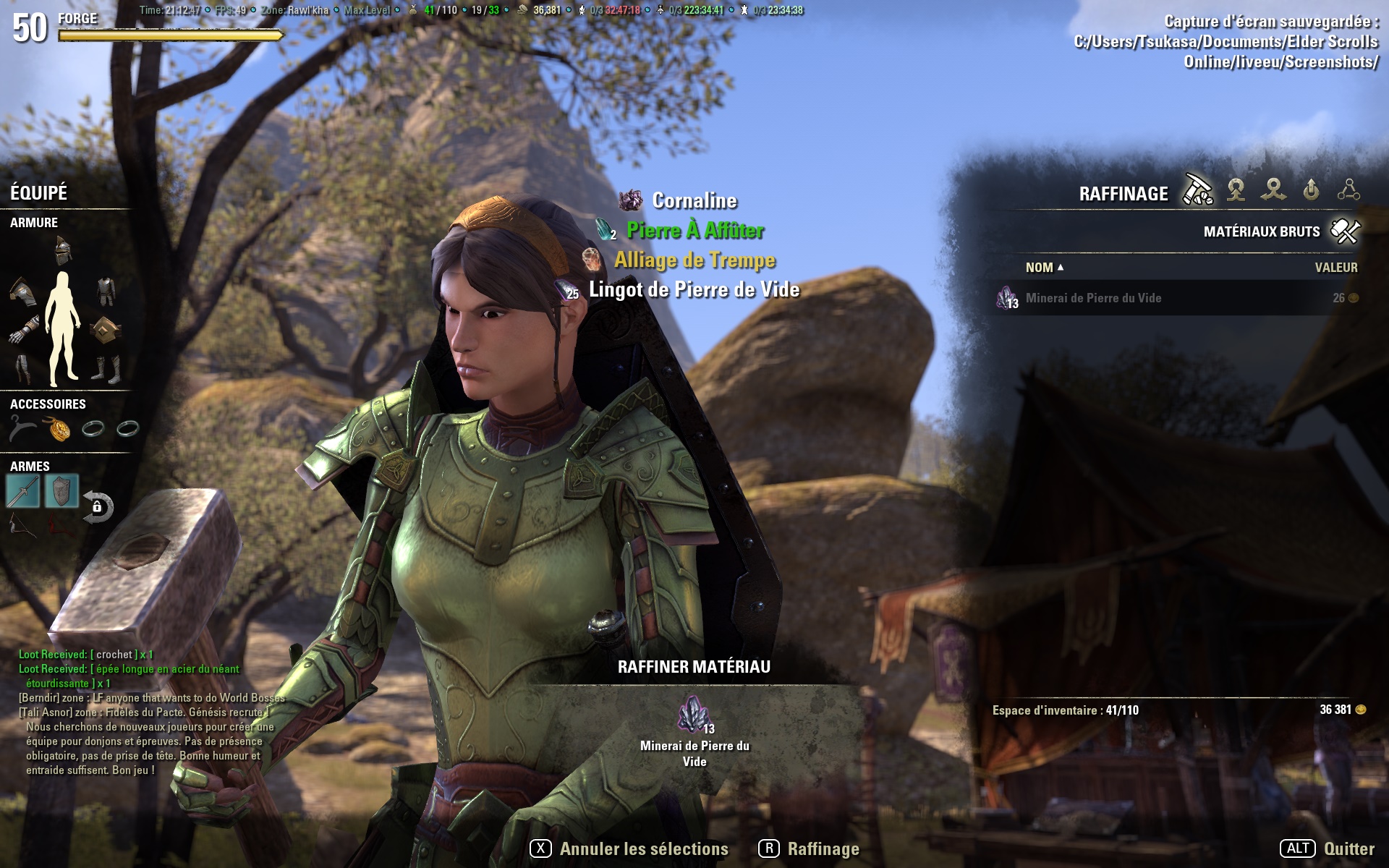Select the equipped belt slot

[x=106, y=330]
